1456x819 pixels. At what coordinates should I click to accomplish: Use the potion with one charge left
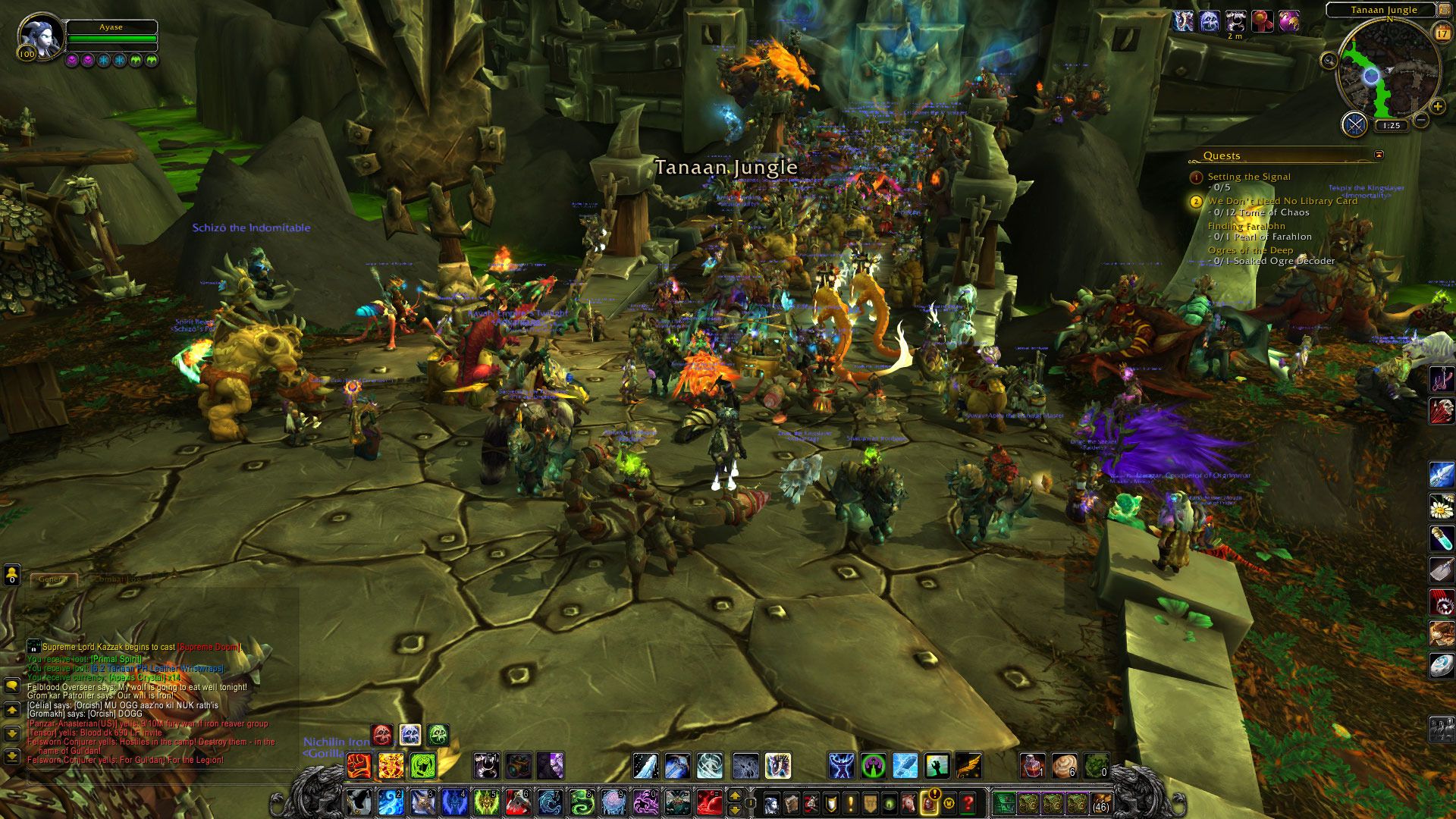tap(1032, 766)
